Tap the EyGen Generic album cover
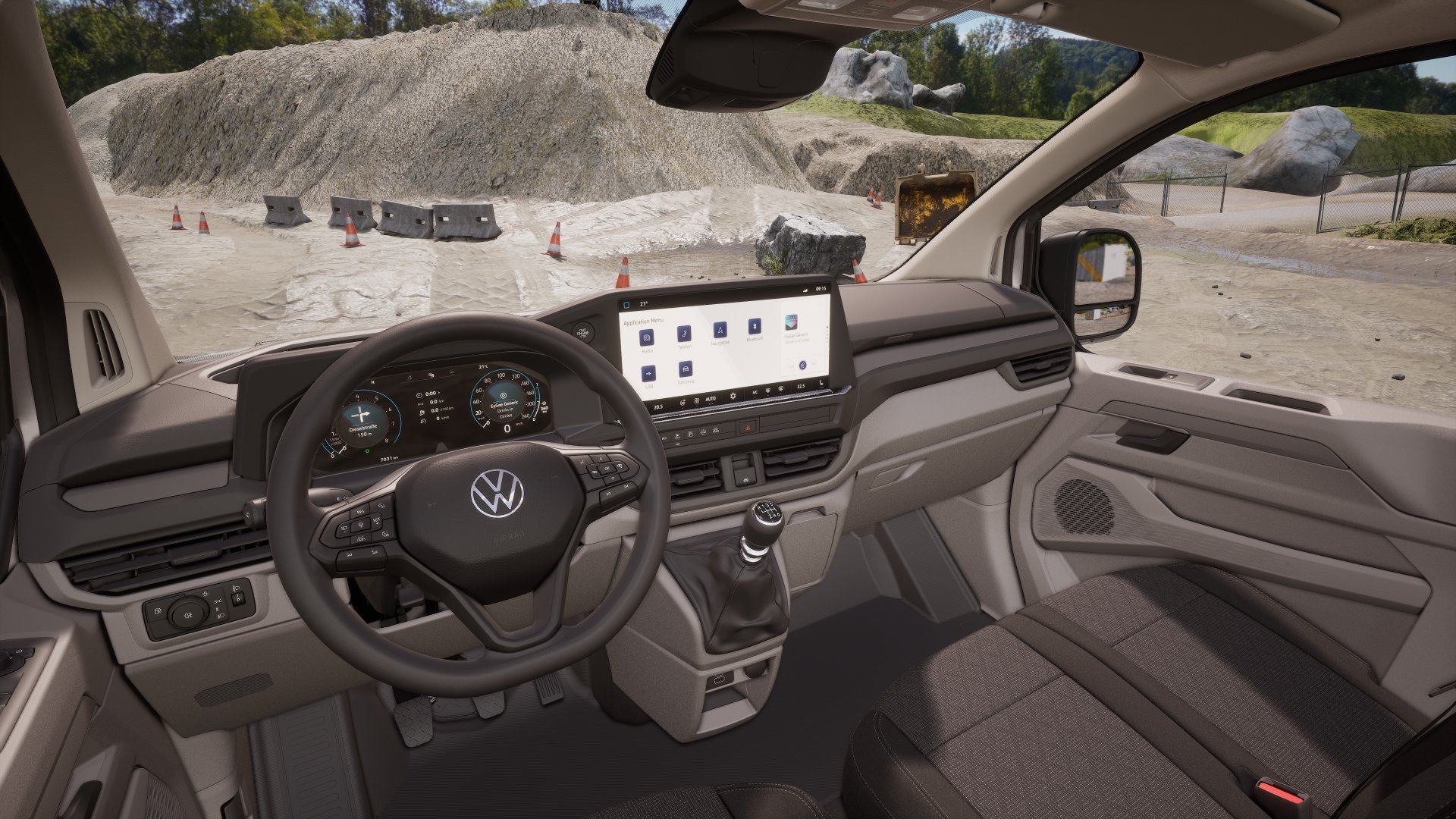The width and height of the screenshot is (1456, 819). (x=792, y=322)
